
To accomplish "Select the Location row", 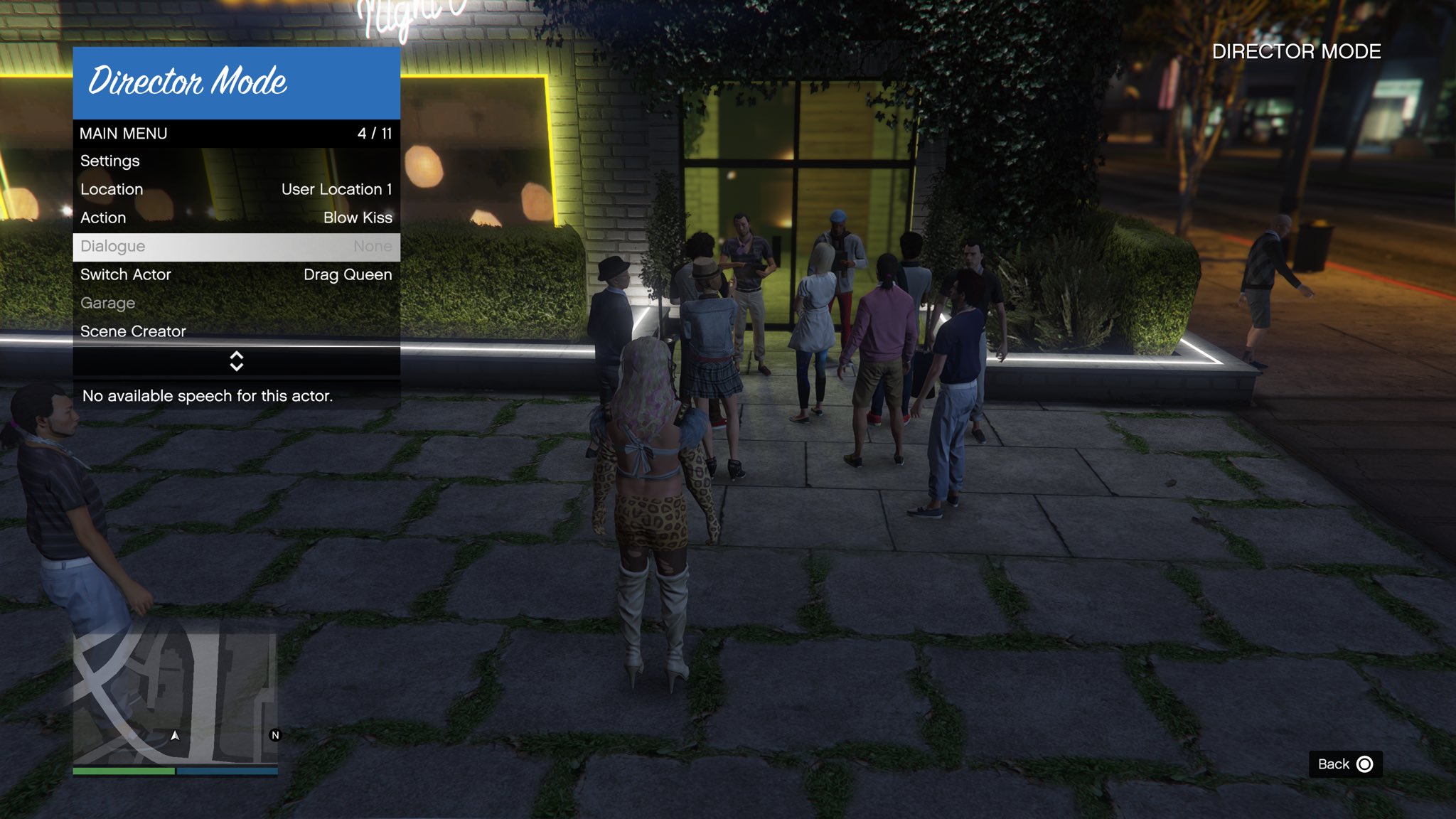I will pos(236,190).
